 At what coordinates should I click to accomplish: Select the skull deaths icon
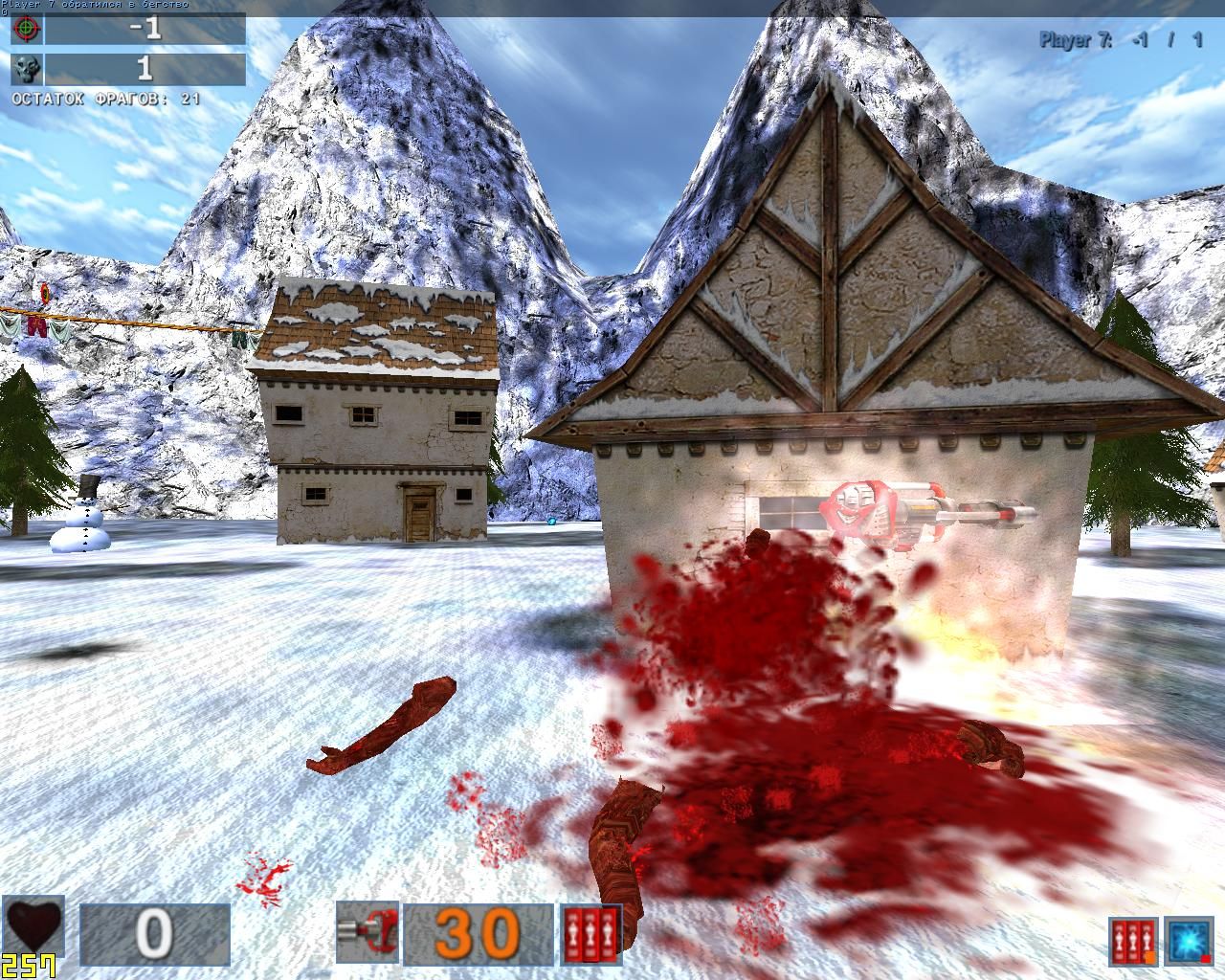(x=26, y=68)
